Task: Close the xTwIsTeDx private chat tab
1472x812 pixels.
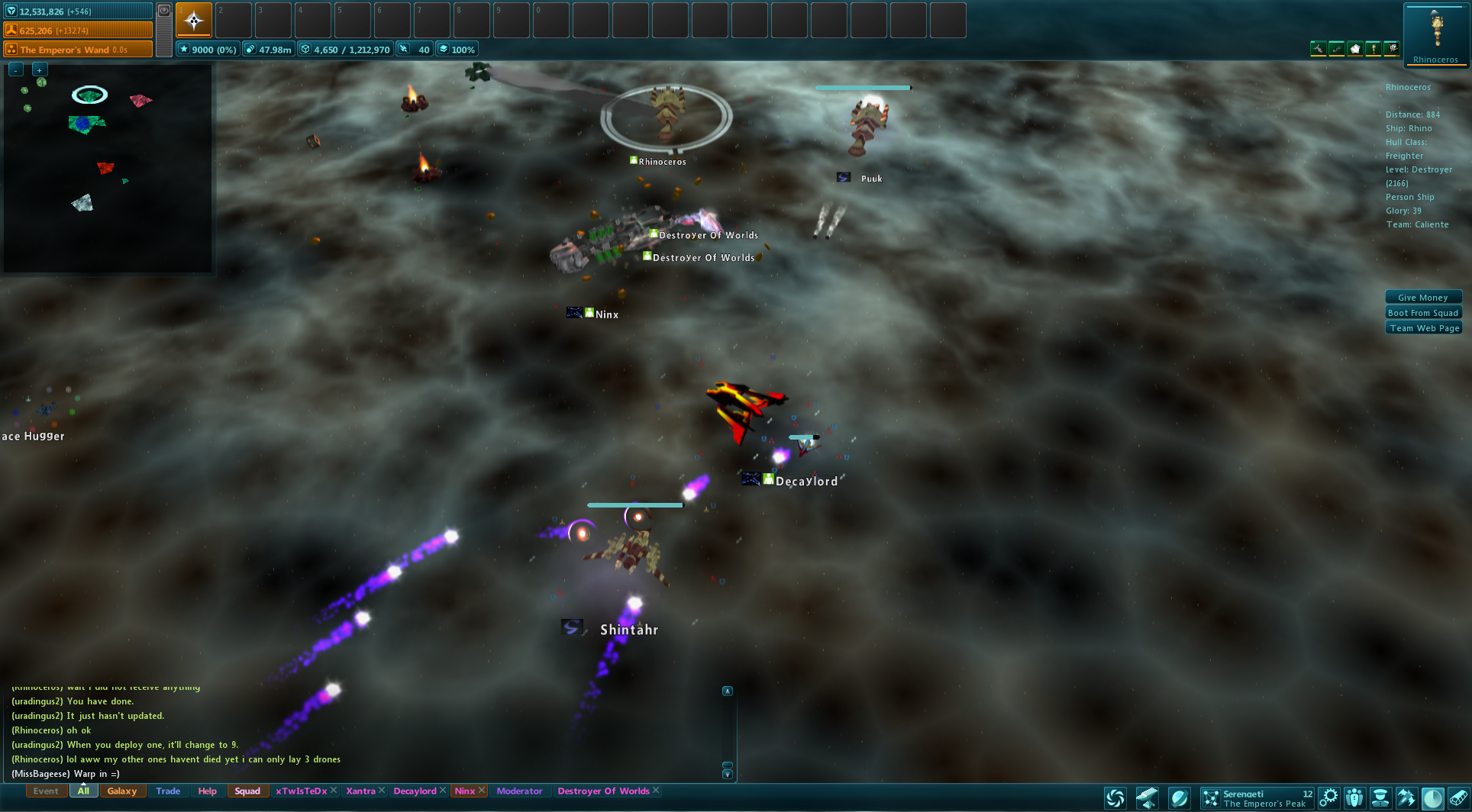Action: tap(334, 791)
